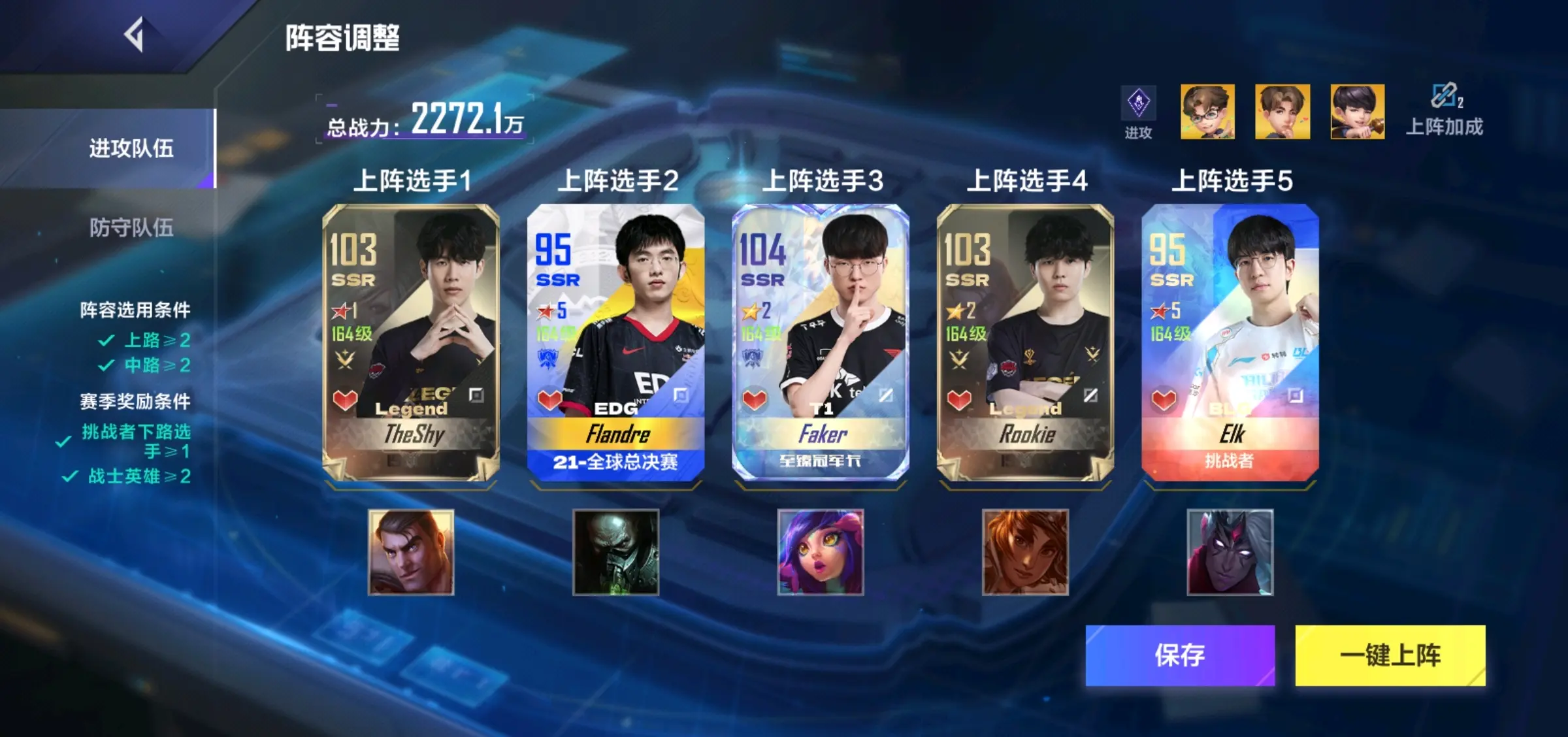Click the chibi avatar holding a gun
Image resolution: width=1568 pixels, height=737 pixels.
[x=1357, y=111]
